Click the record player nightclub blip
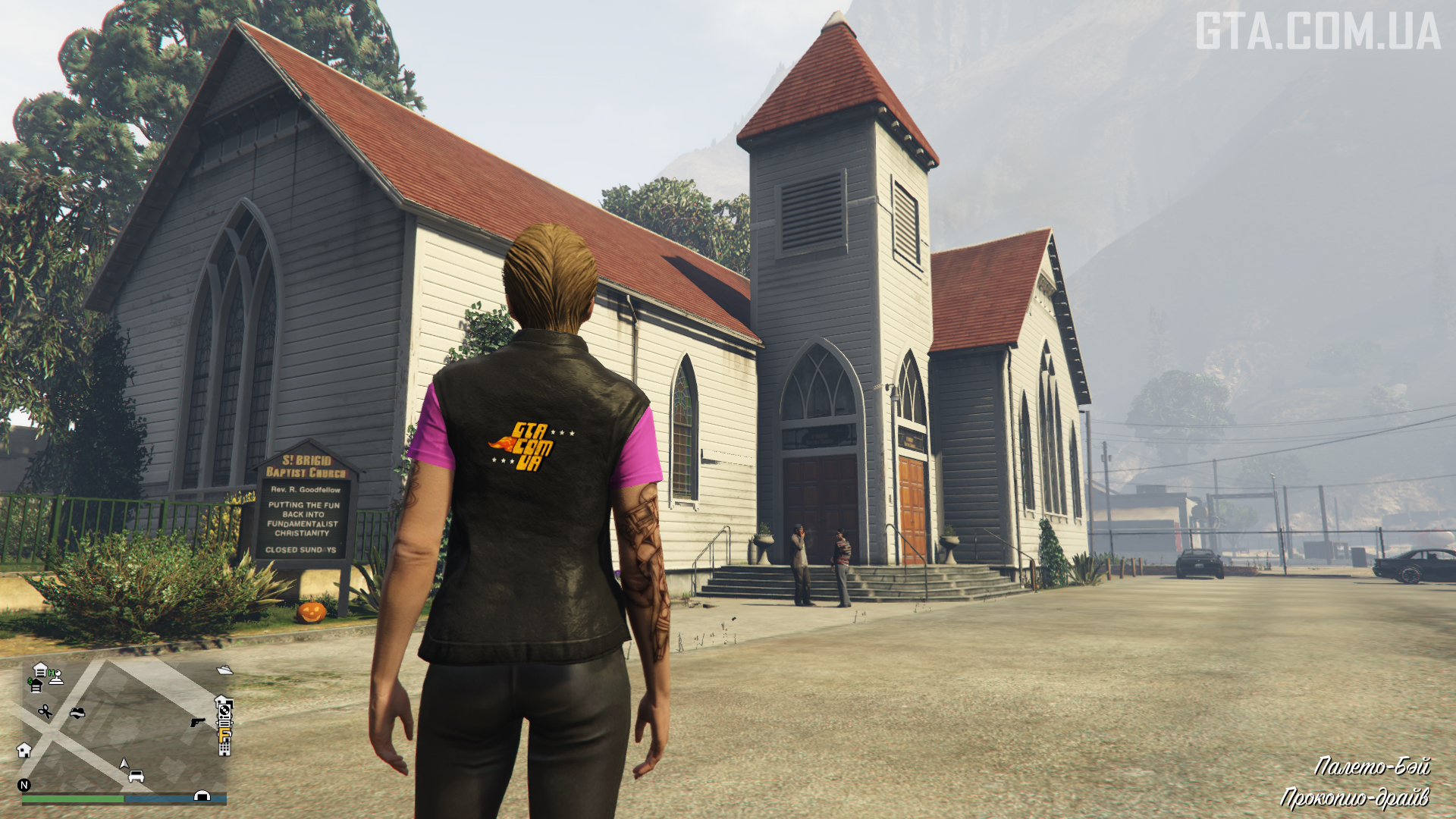Viewport: 1456px width, 819px height. 224,711
